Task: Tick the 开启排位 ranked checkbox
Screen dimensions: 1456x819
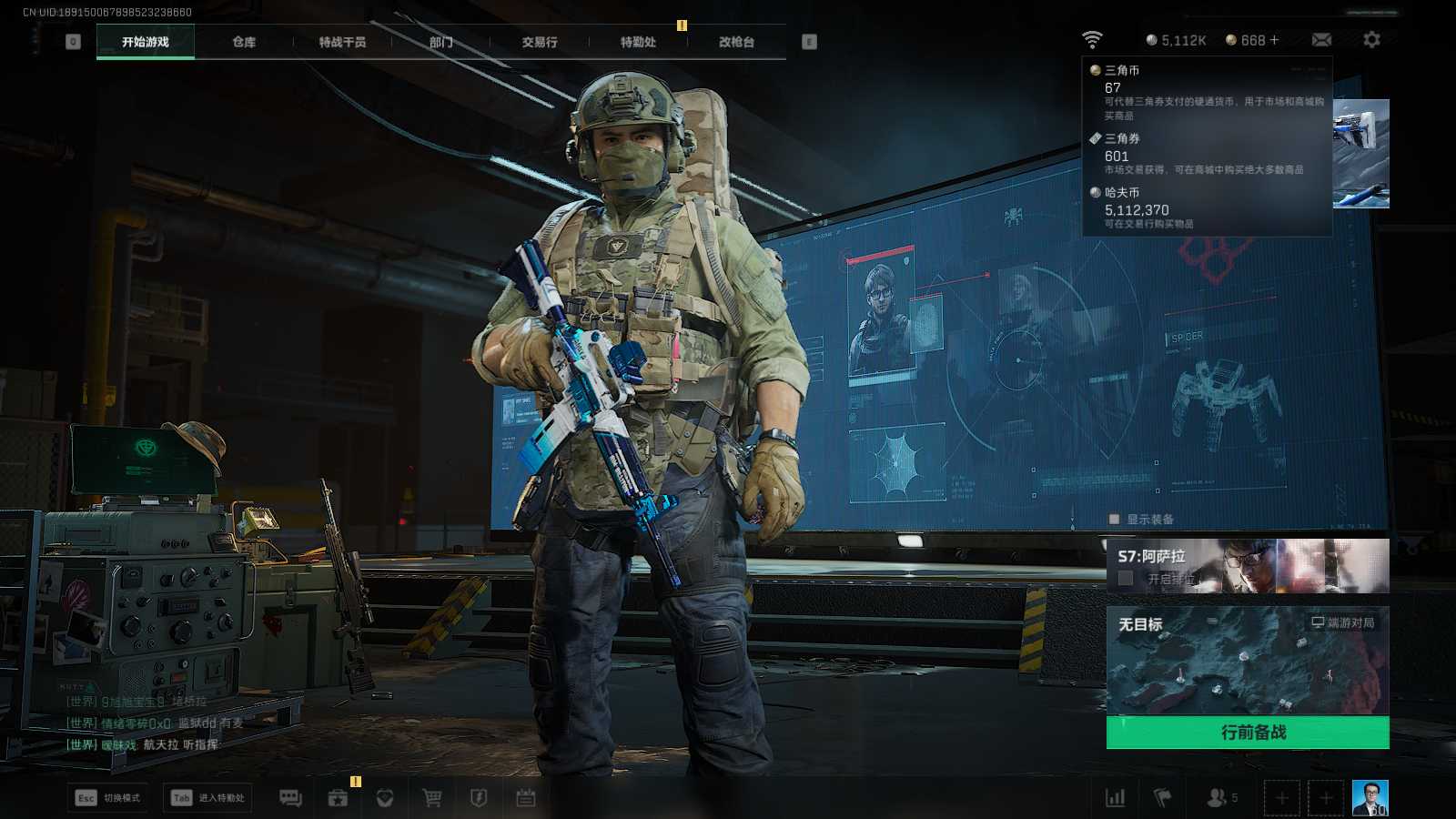Action: click(1126, 579)
